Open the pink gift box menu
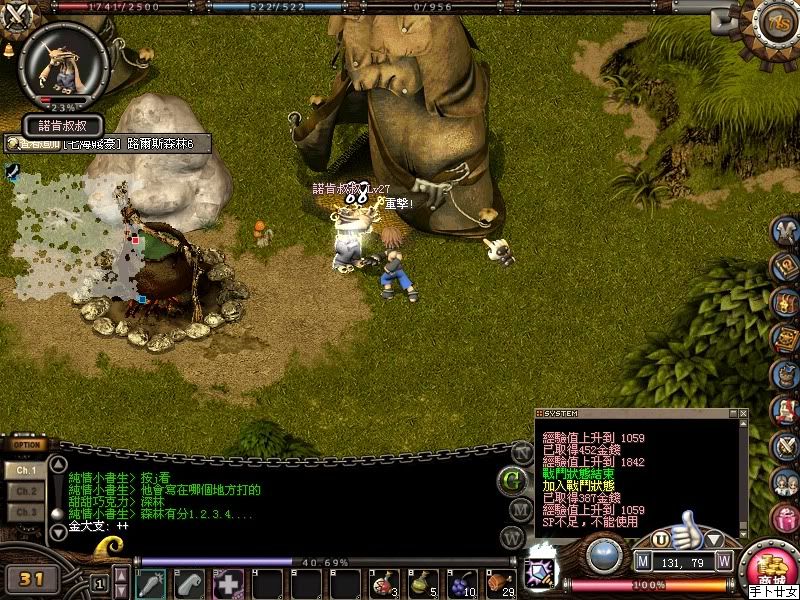Image resolution: width=800 pixels, height=600 pixels. pyautogui.click(x=785, y=518)
